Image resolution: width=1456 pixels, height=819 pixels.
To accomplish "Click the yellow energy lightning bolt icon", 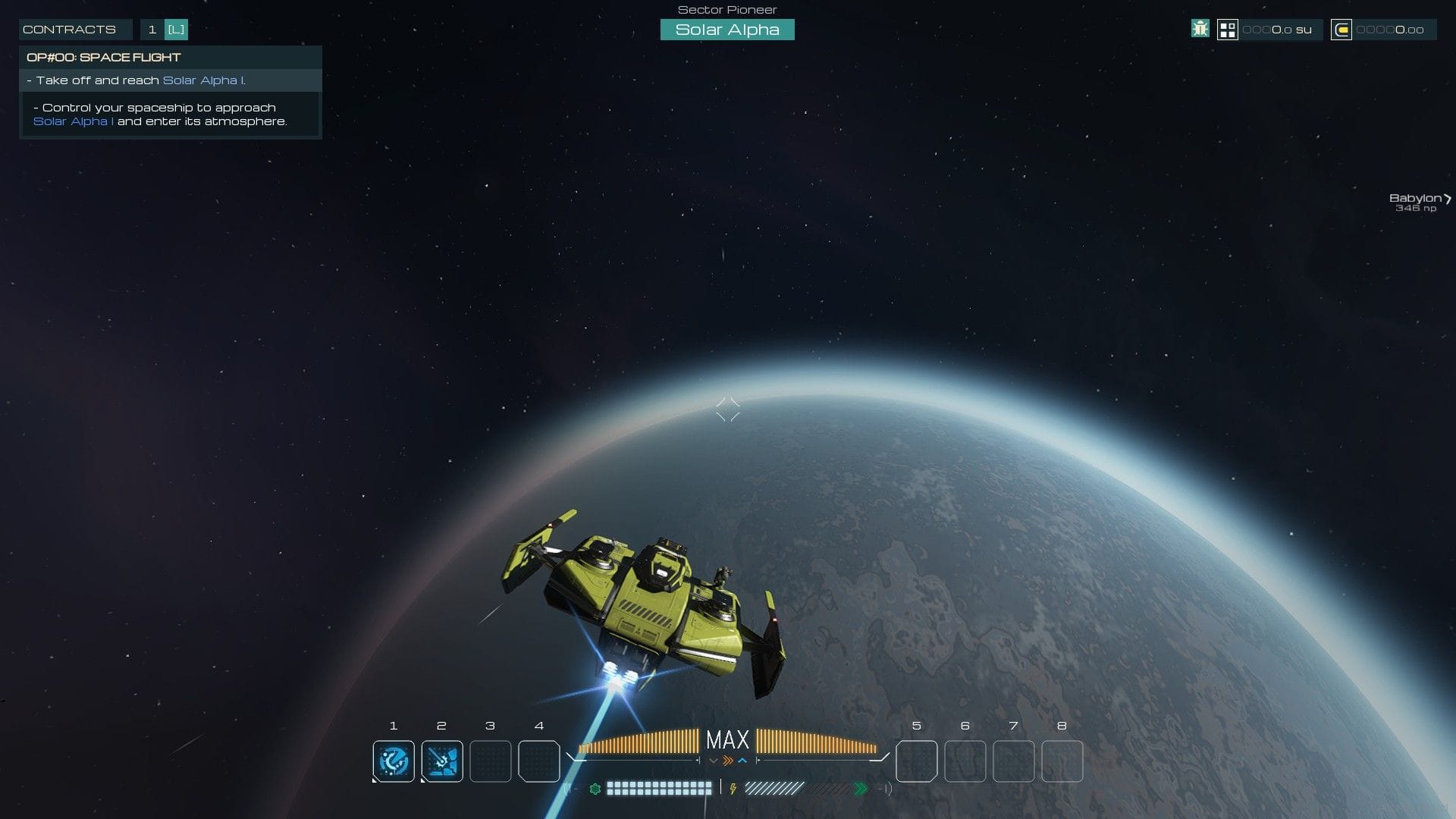I will pos(733,788).
